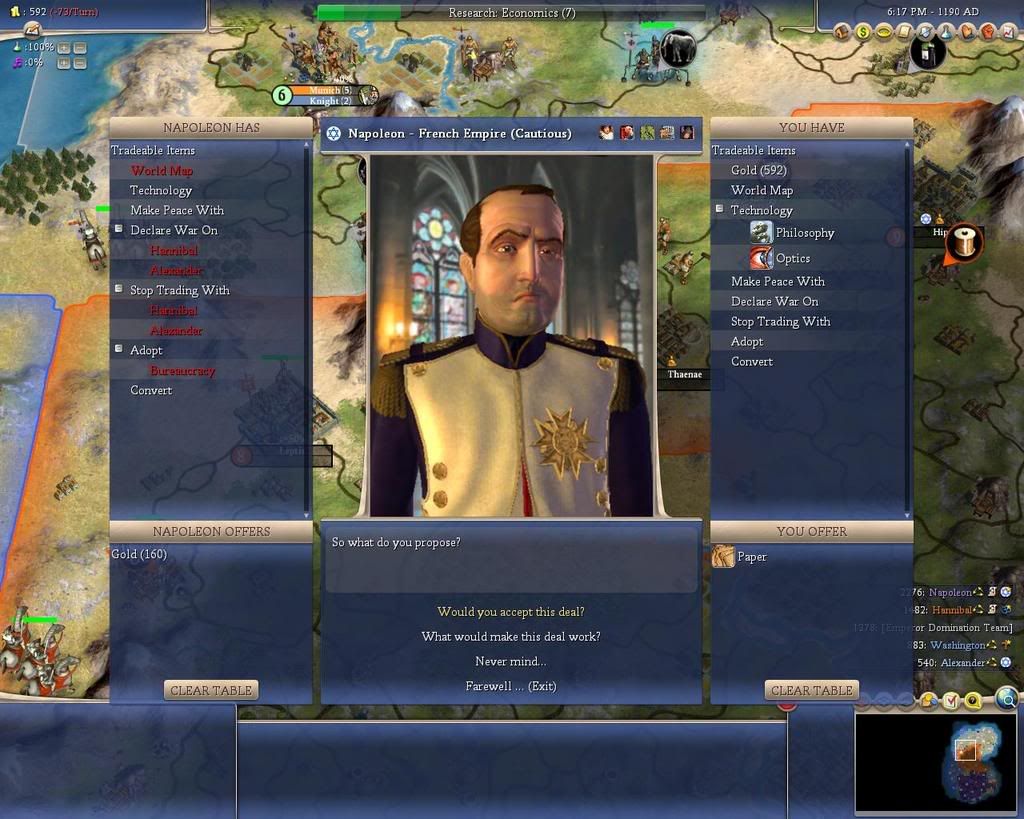Select Adopt in your tradeable items
Image resolution: width=1024 pixels, height=819 pixels.
point(746,341)
